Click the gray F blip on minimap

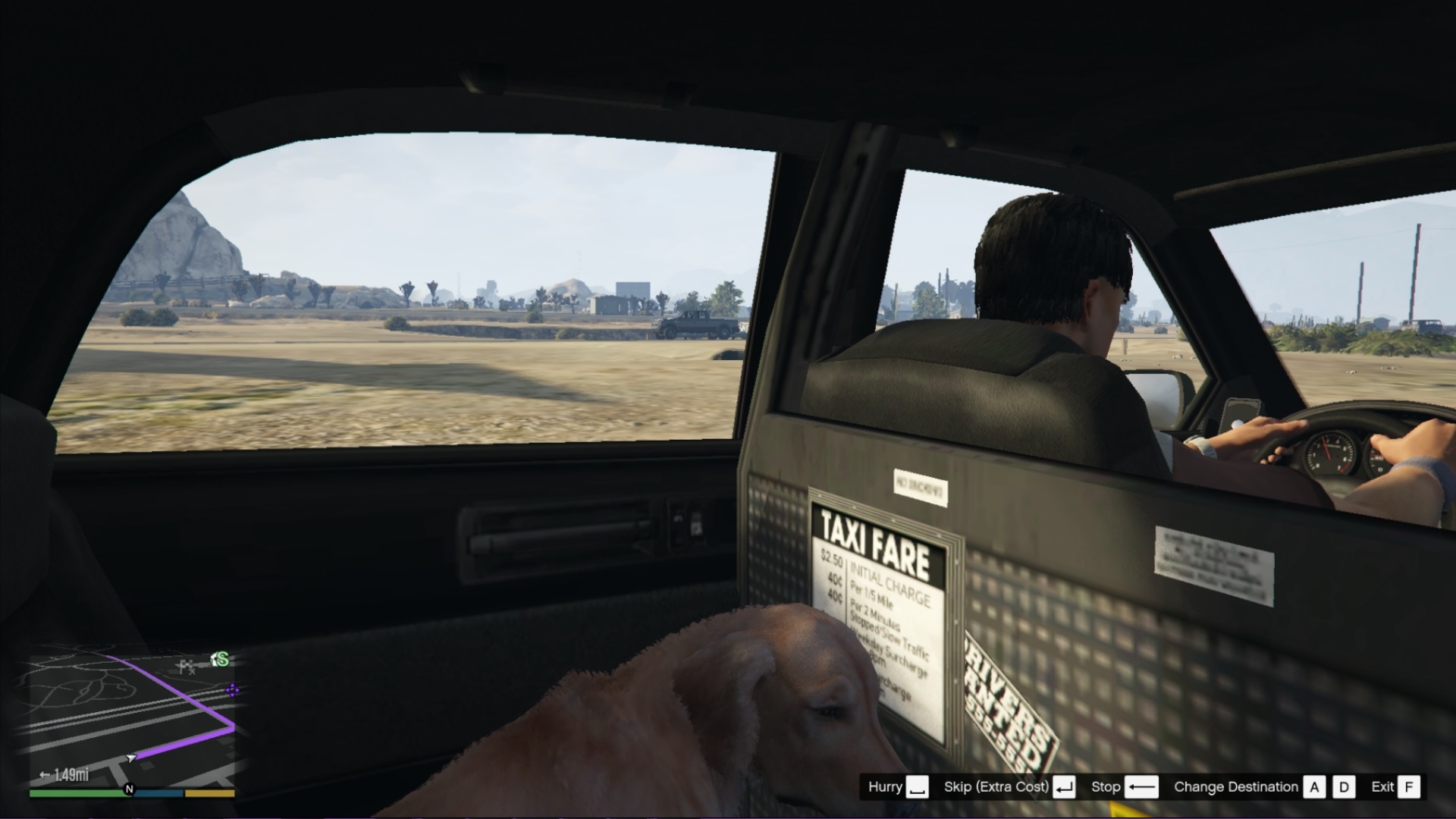click(187, 667)
